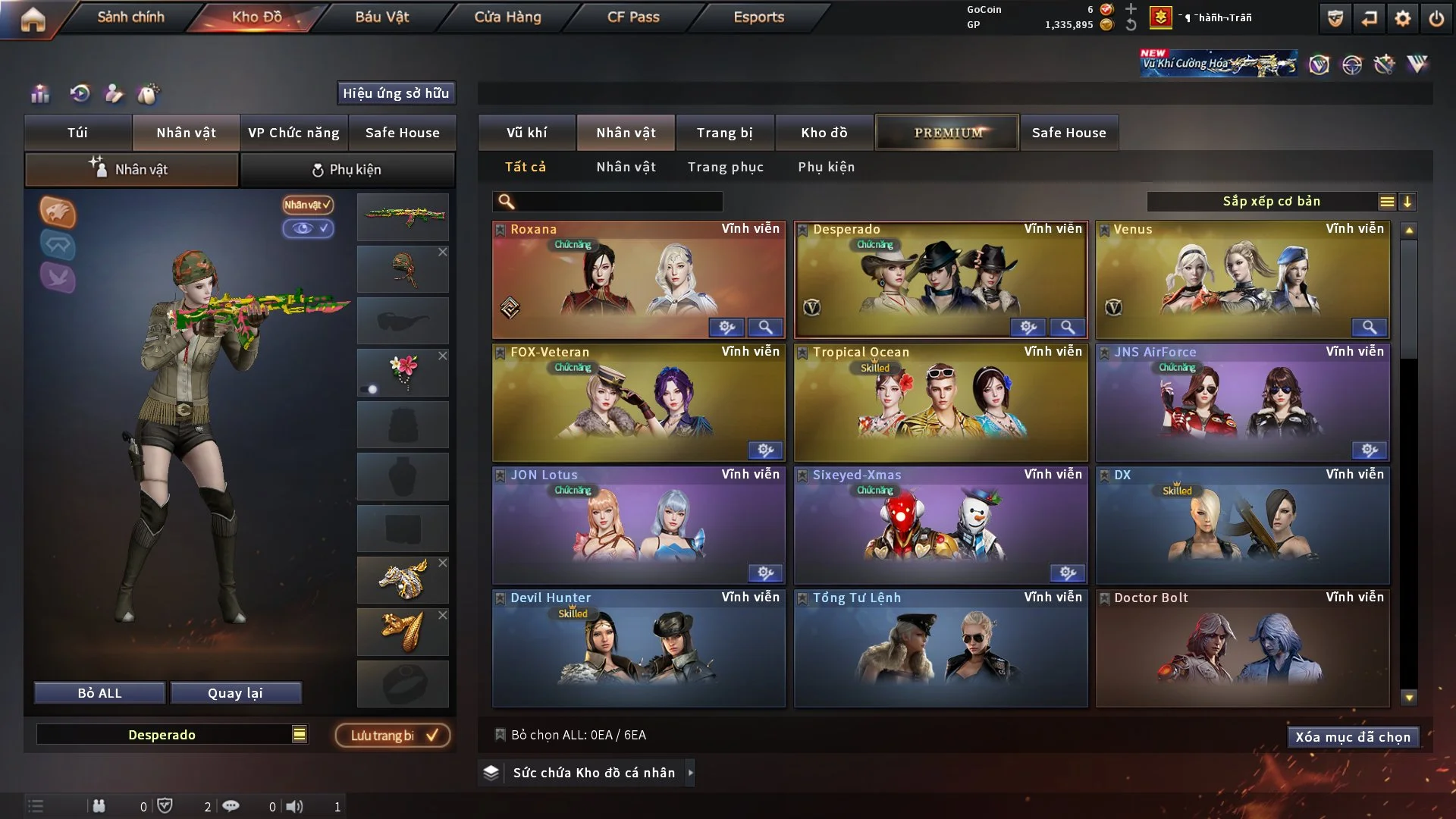Open the list selector beside Desperado name field

[300, 734]
